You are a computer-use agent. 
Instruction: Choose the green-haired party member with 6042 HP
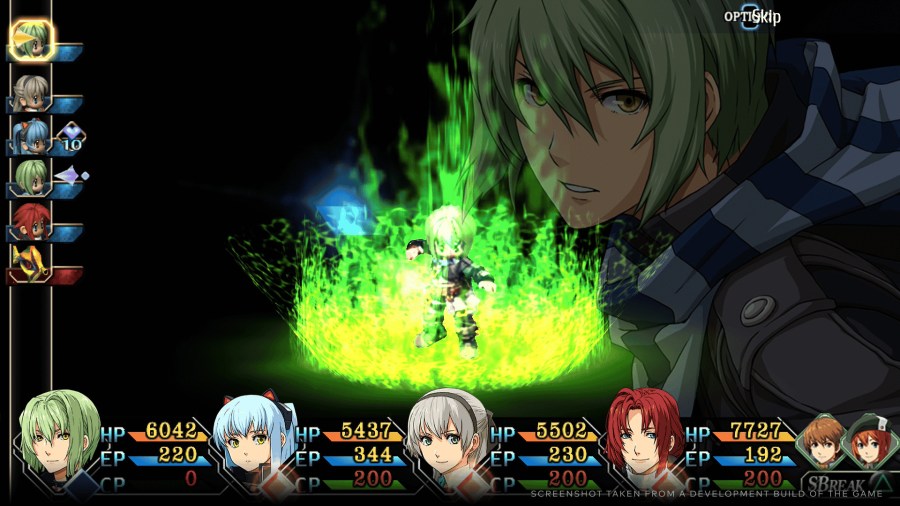point(61,440)
